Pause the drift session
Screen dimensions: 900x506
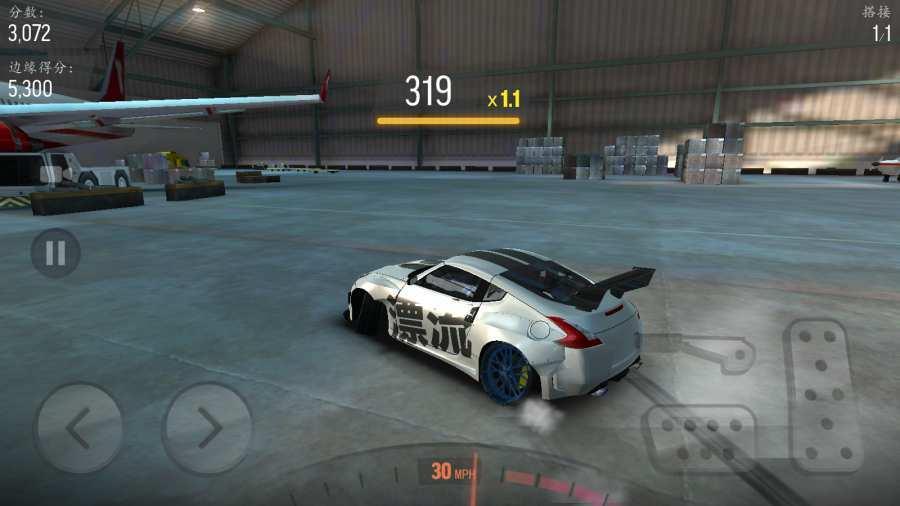pos(55,253)
